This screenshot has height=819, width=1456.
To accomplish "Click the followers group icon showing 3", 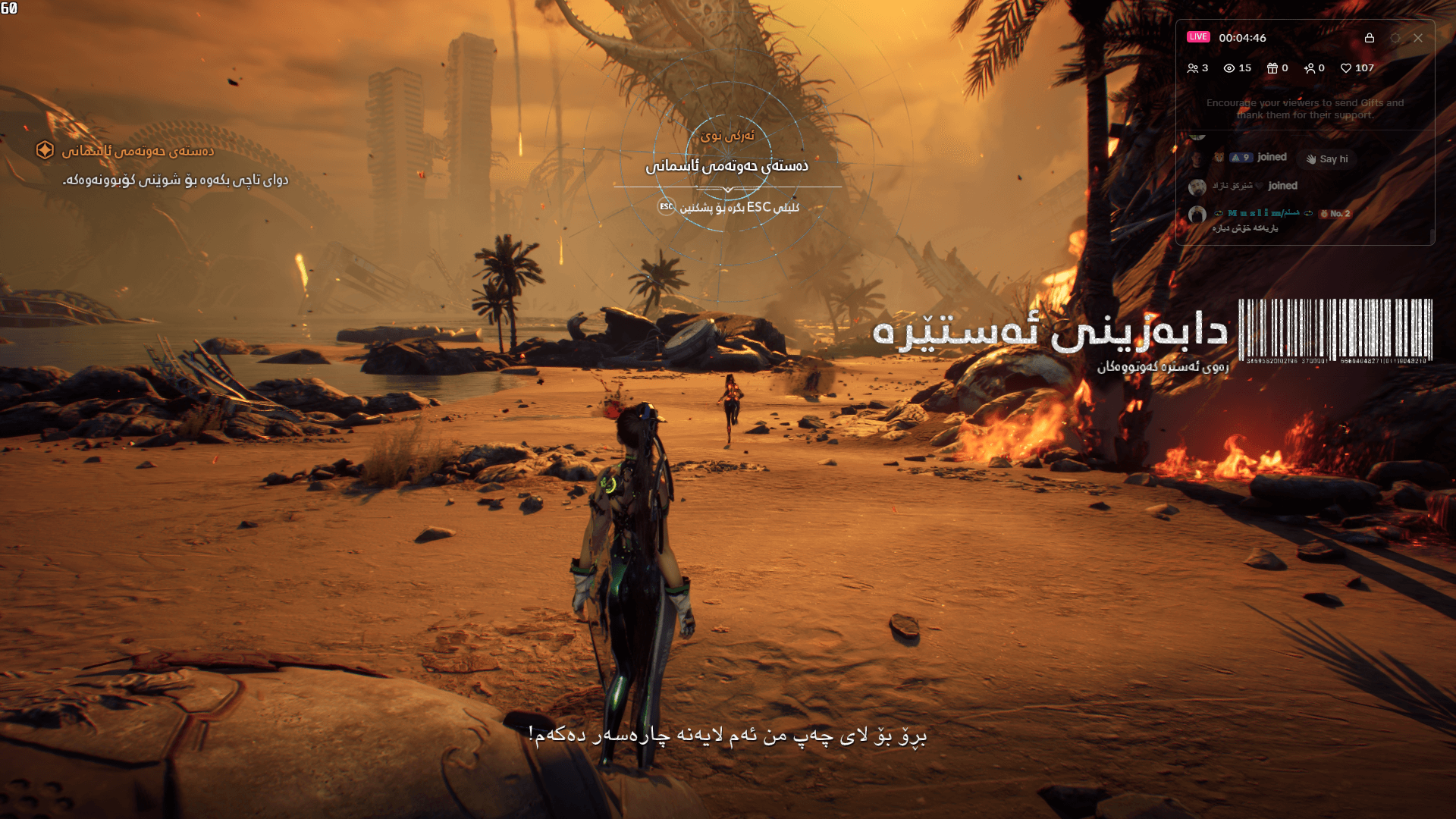I will tap(1194, 68).
